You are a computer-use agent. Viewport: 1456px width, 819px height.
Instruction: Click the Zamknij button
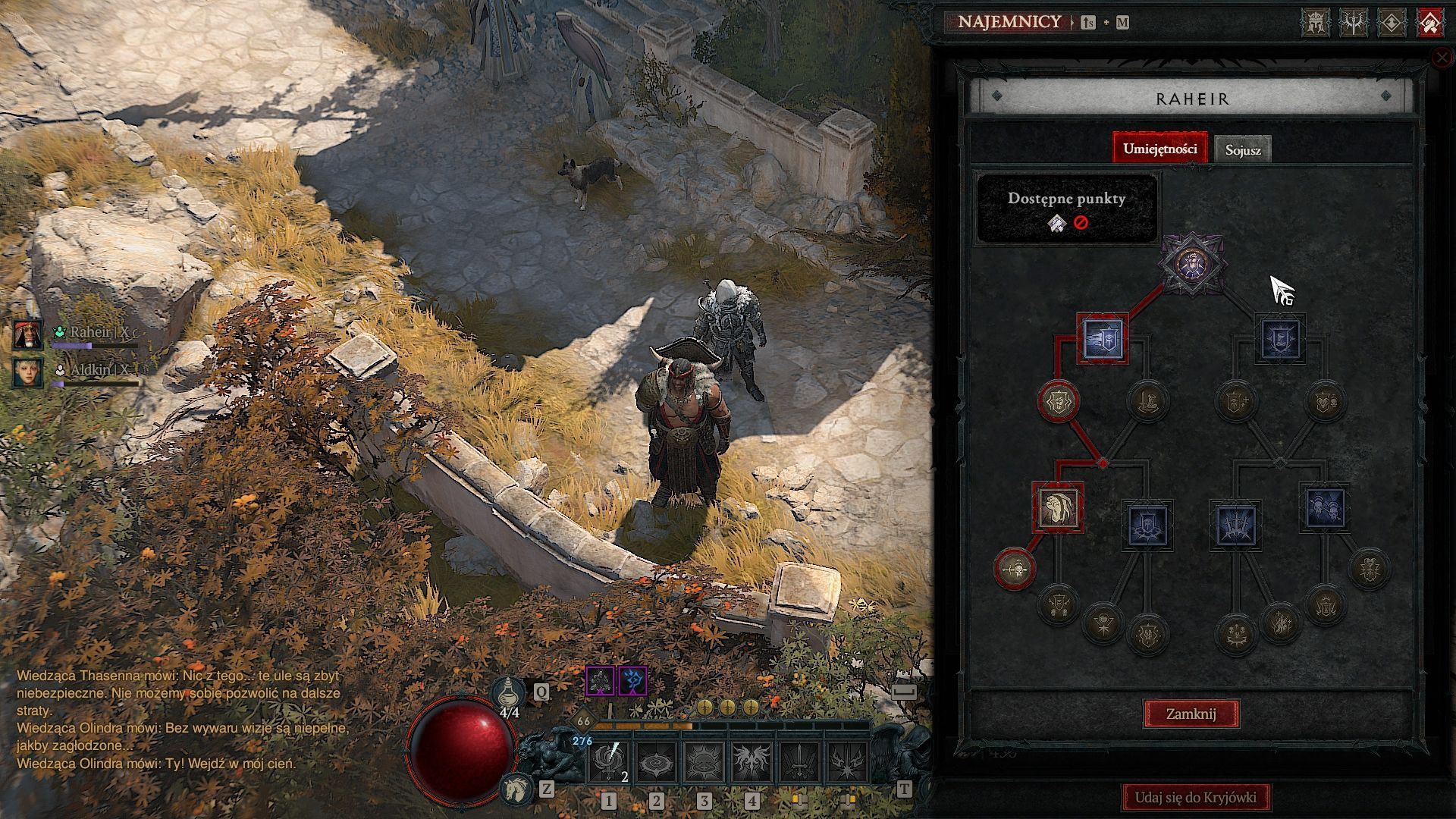(1191, 714)
